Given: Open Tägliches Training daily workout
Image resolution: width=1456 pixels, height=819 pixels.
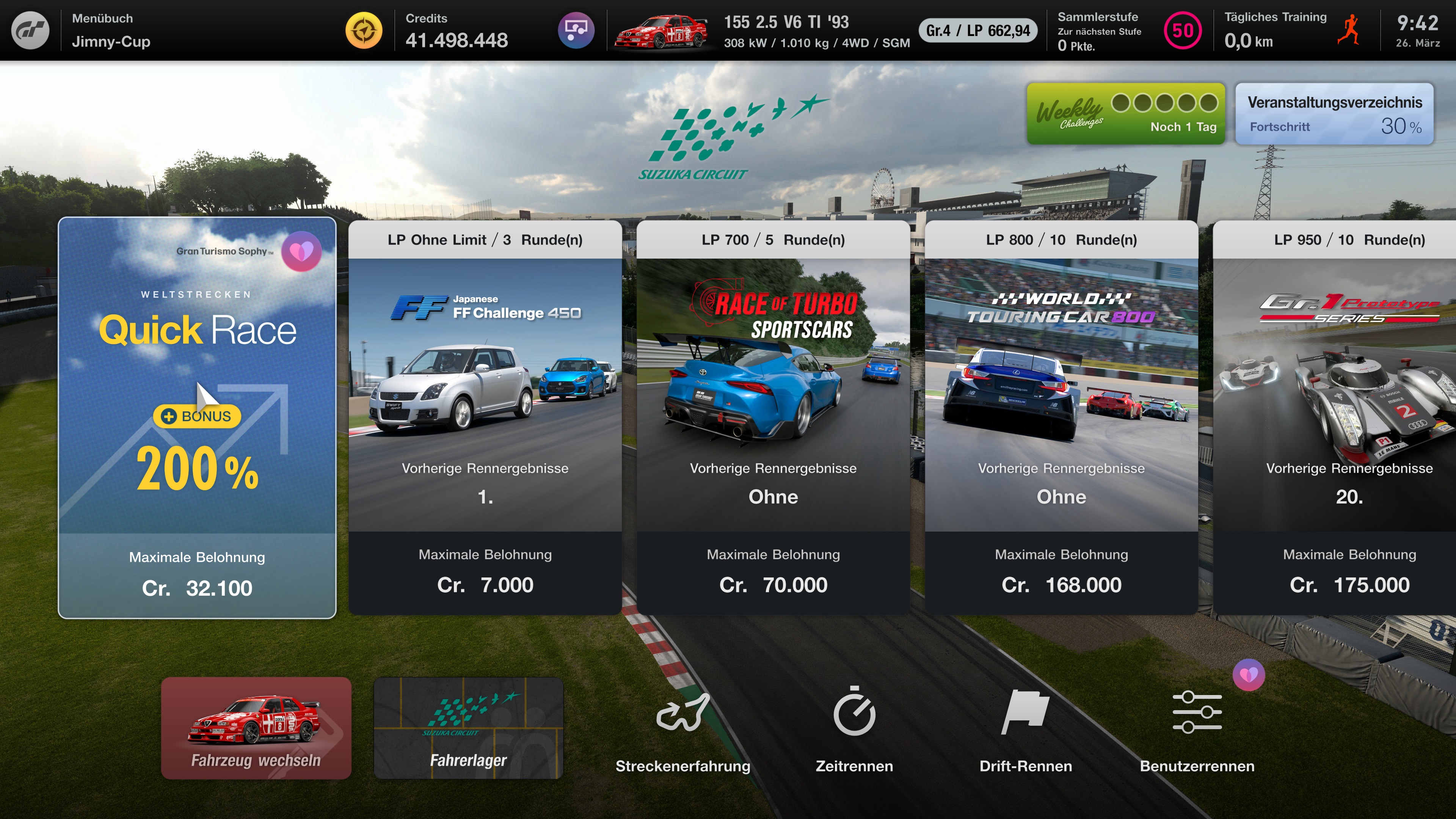Looking at the screenshot, I should point(1291,30).
